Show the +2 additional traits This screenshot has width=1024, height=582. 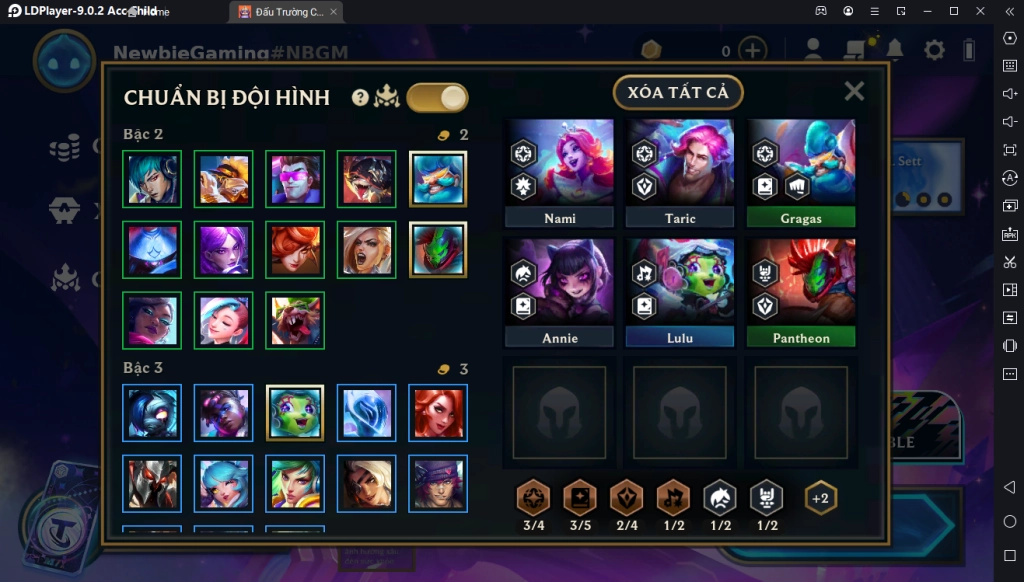pyautogui.click(x=820, y=497)
